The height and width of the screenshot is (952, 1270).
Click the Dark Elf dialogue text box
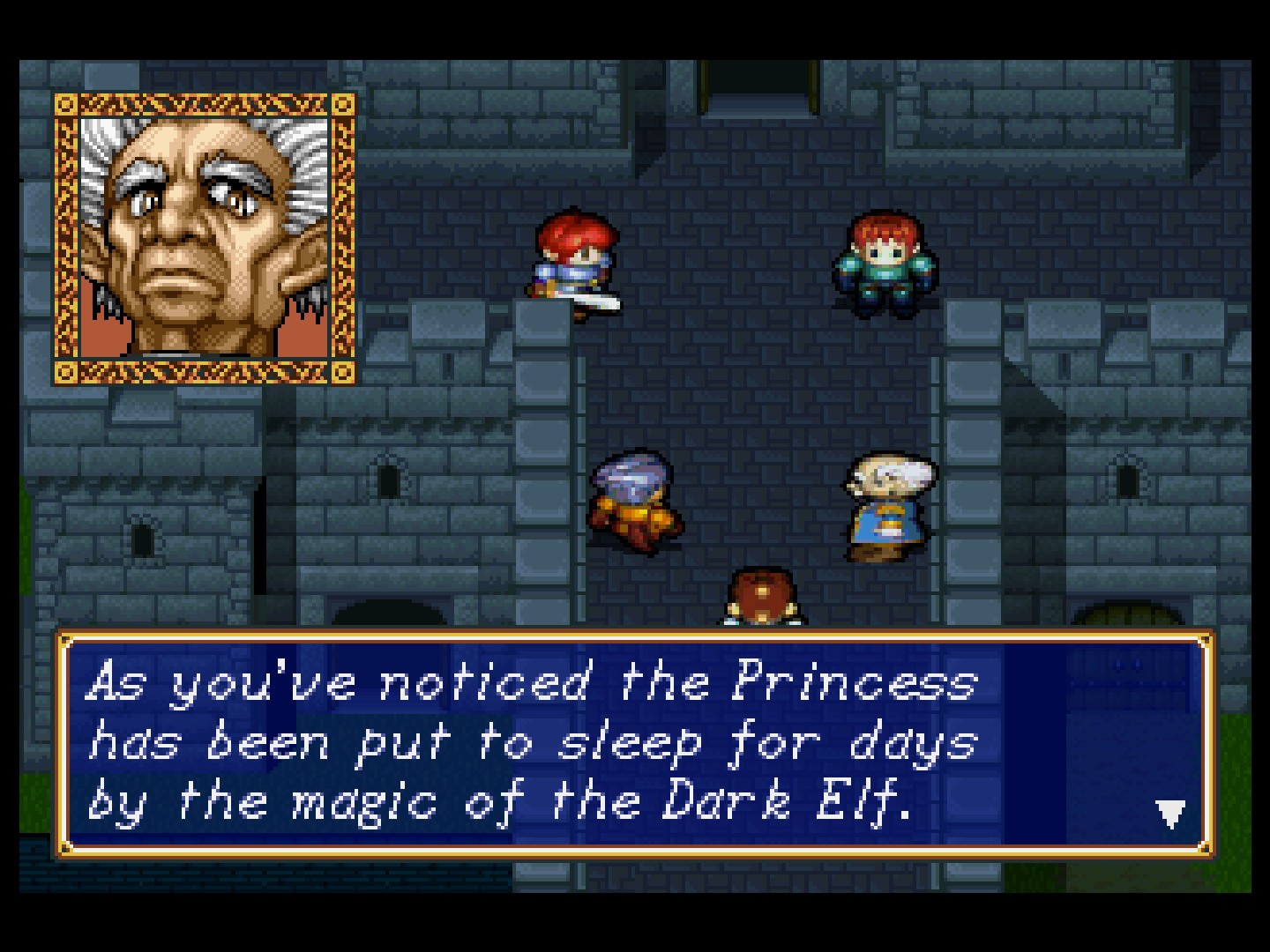click(634, 744)
